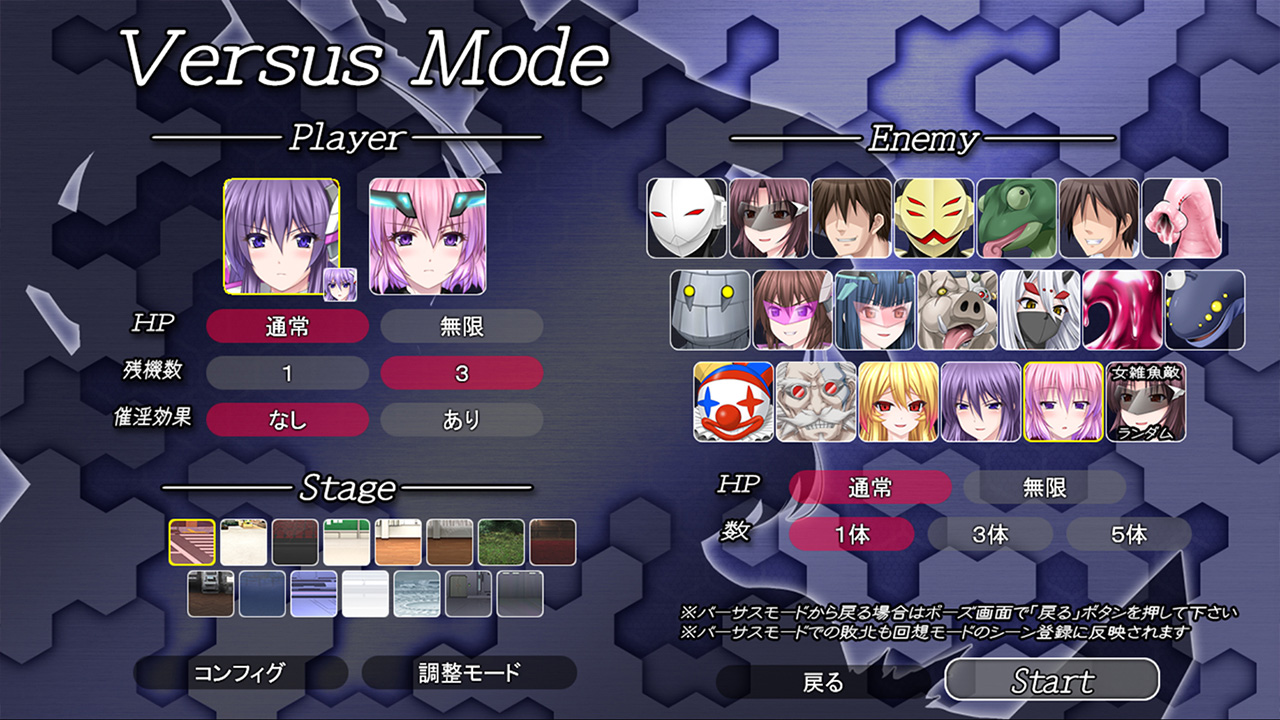Set player HP to 無限

[x=461, y=326]
